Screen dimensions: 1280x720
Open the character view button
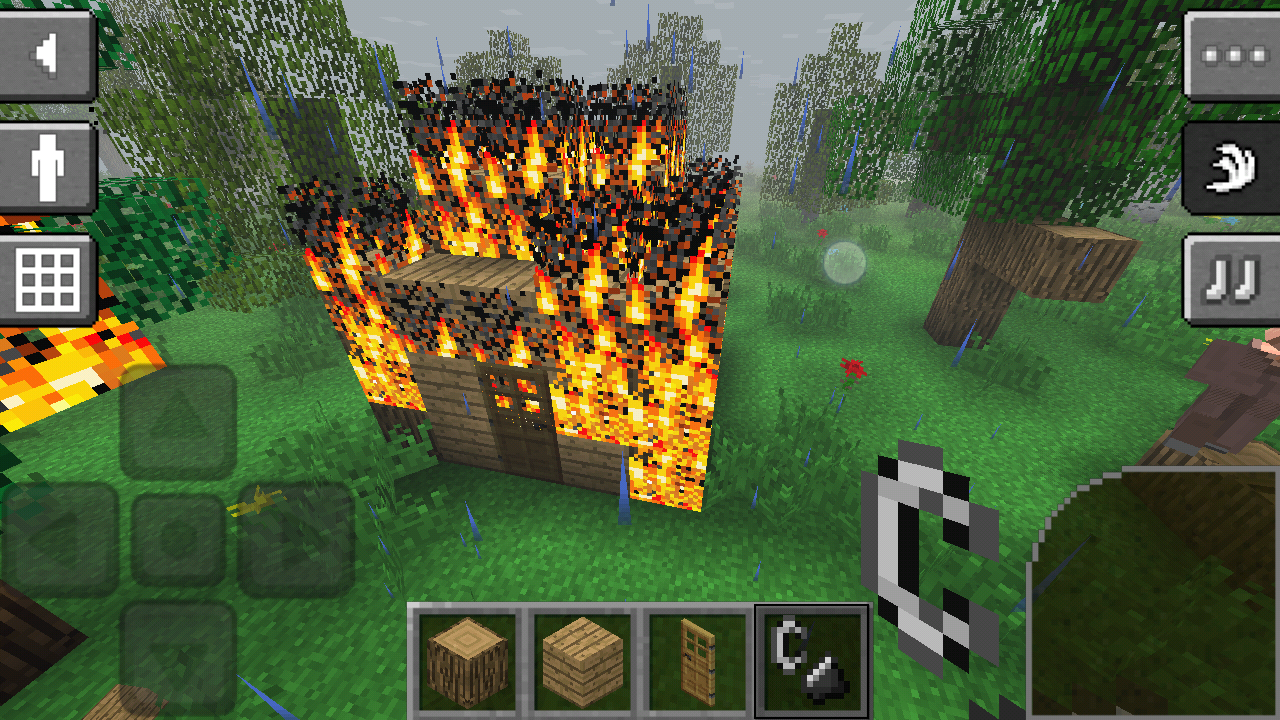47,166
